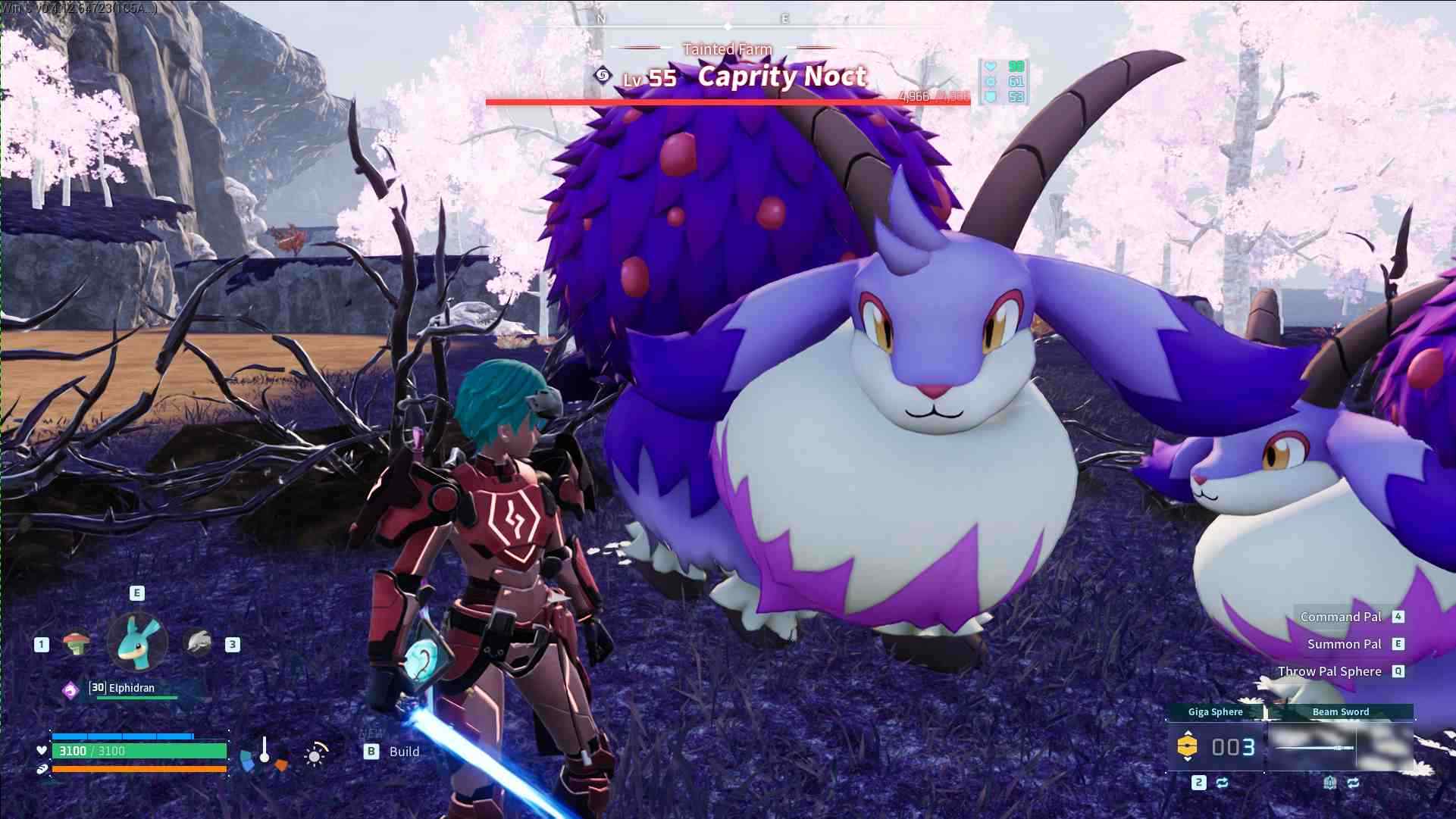Click the thermometer temperature gauge
Viewport: 1456px width, 819px height.
tap(264, 750)
